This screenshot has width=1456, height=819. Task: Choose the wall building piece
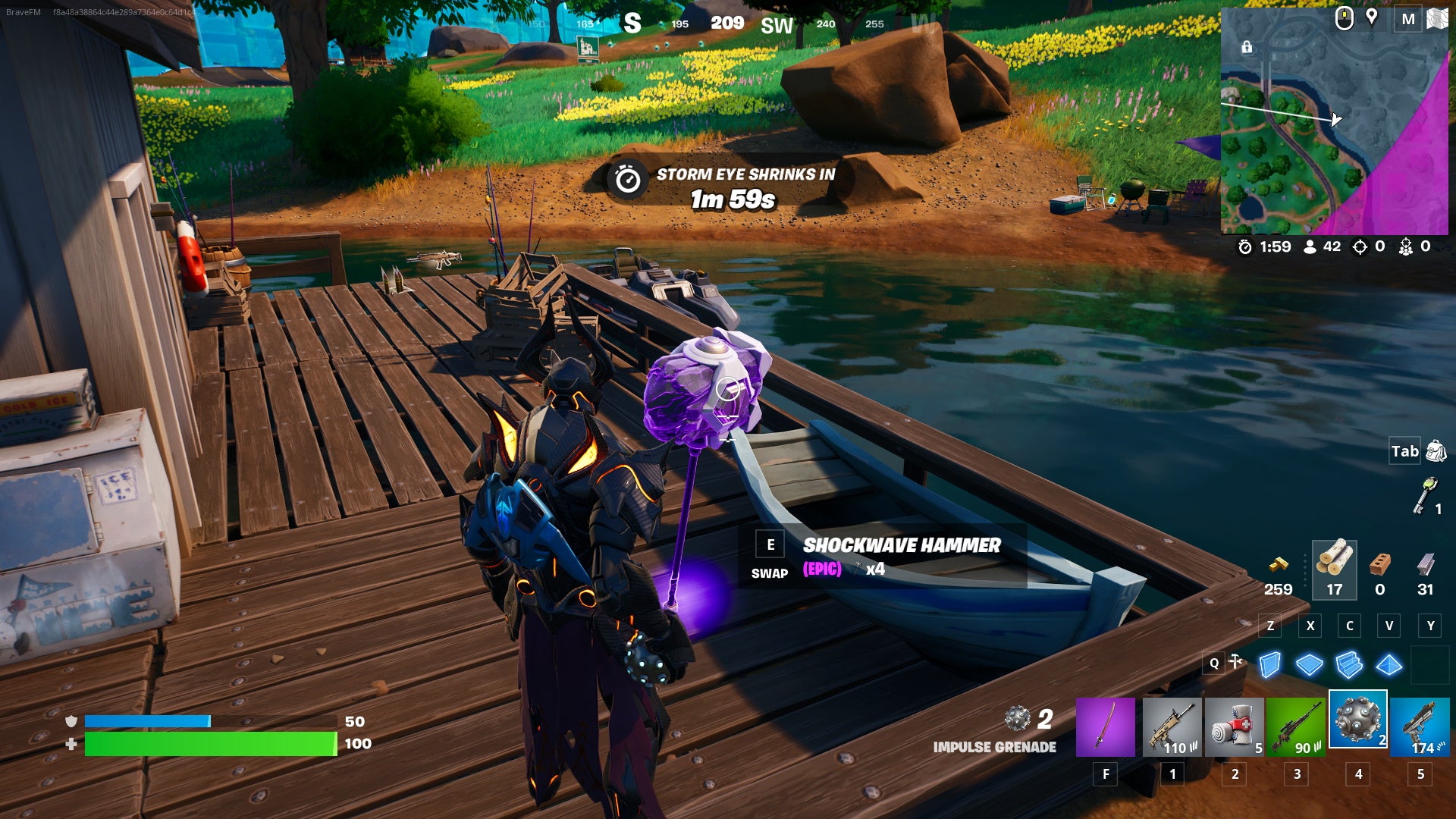[1269, 665]
